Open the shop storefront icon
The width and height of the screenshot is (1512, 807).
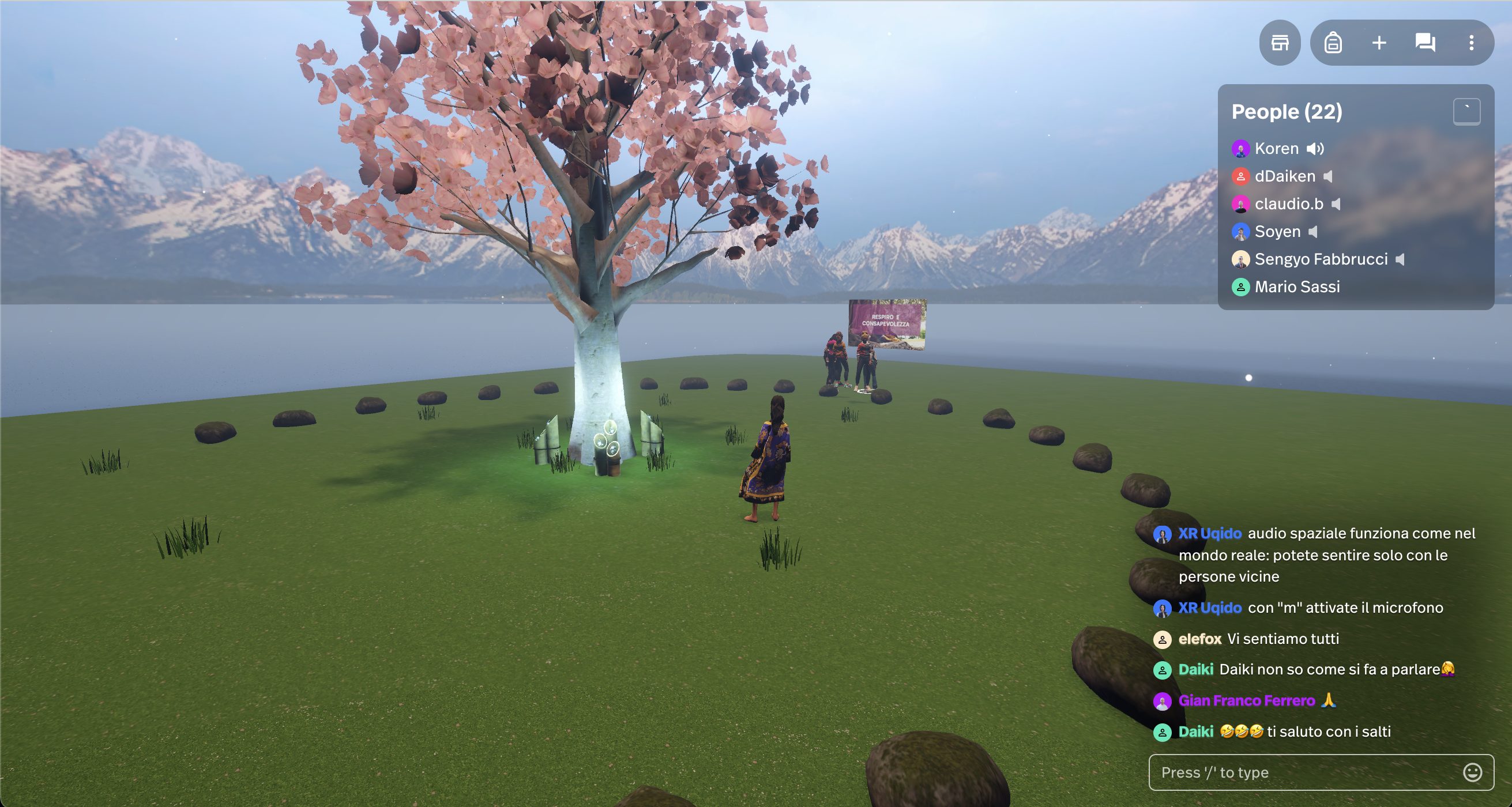(x=1280, y=43)
